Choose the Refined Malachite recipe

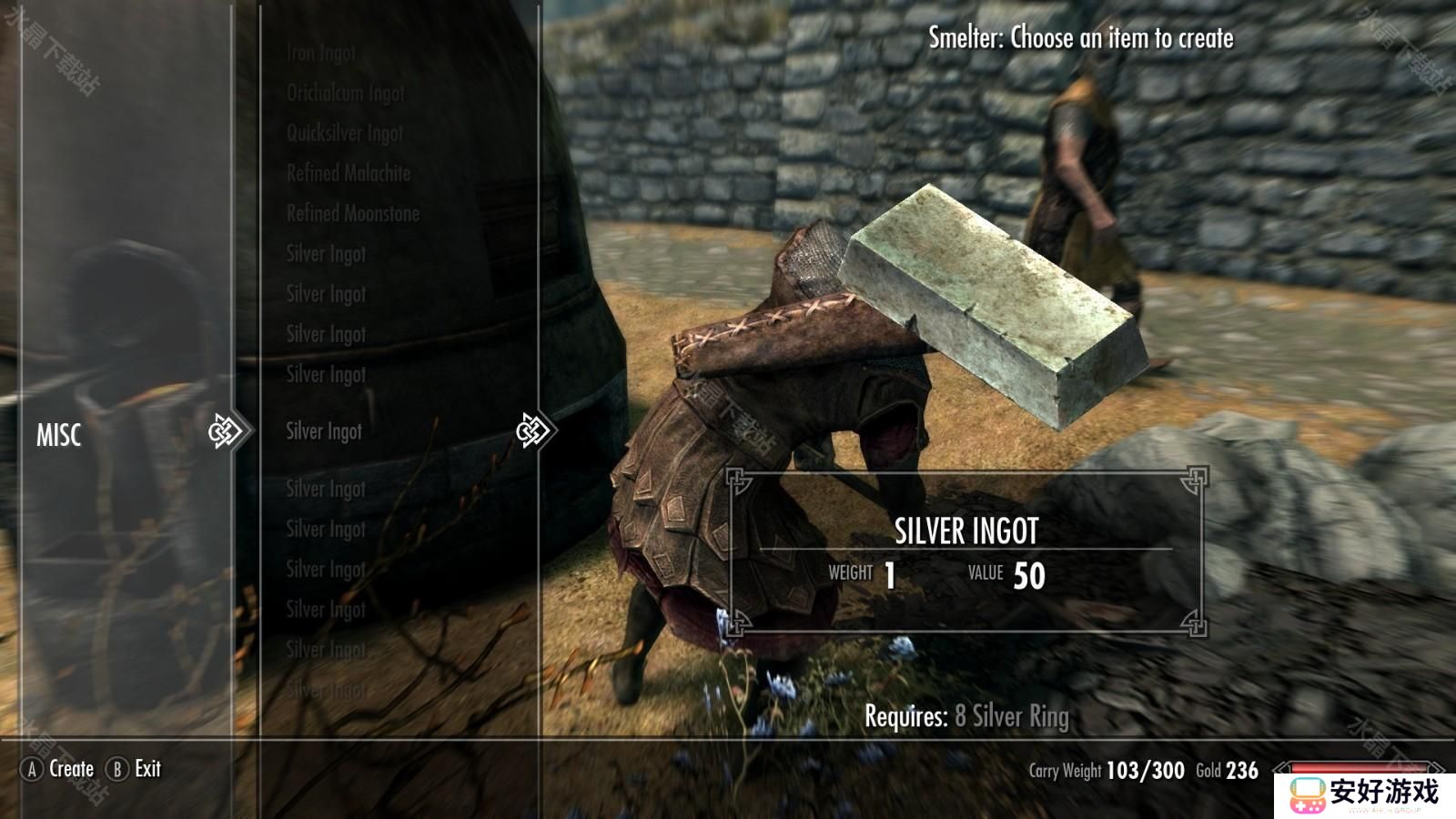coord(349,173)
